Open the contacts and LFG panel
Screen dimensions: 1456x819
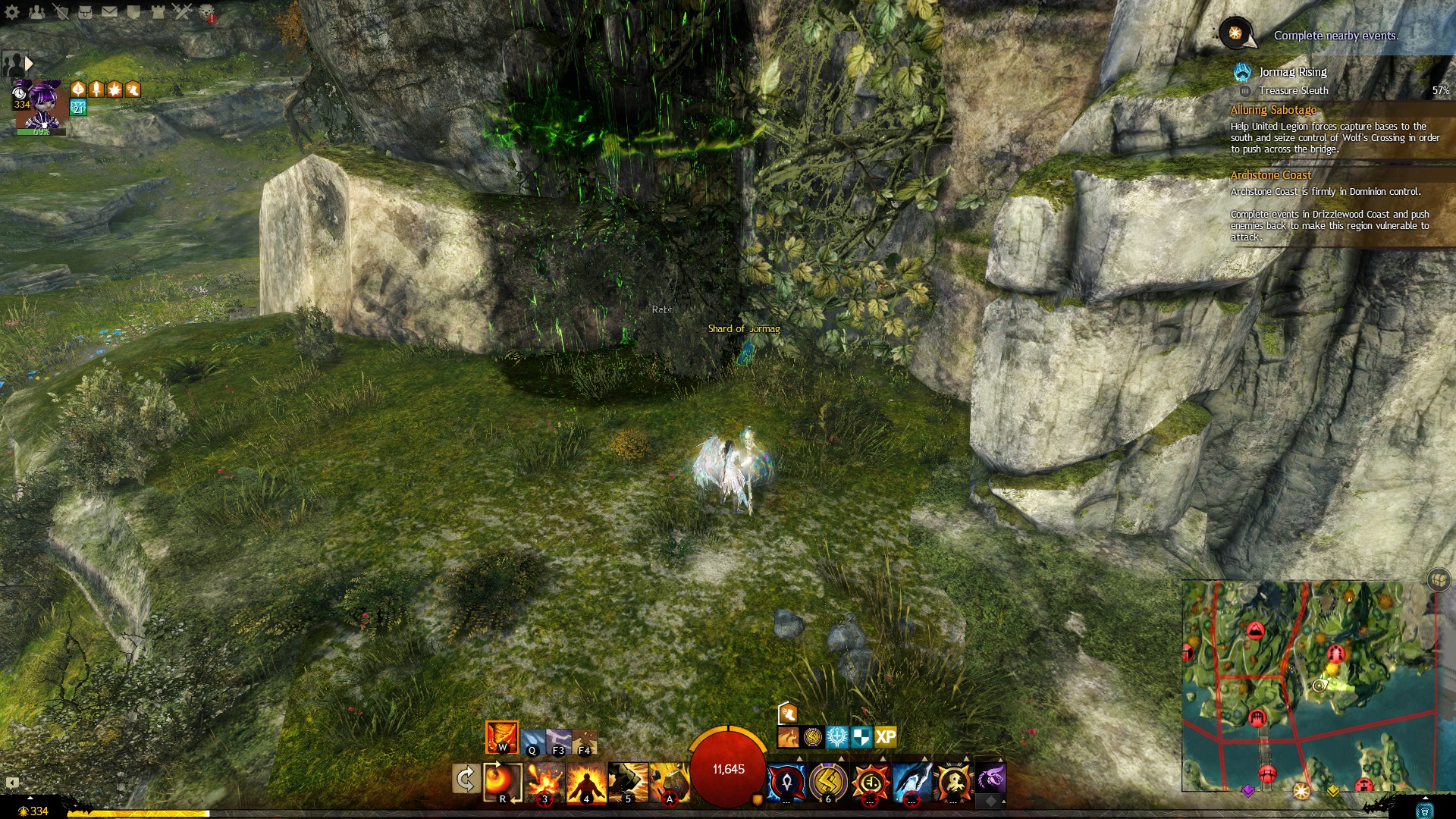pyautogui.click(x=36, y=11)
